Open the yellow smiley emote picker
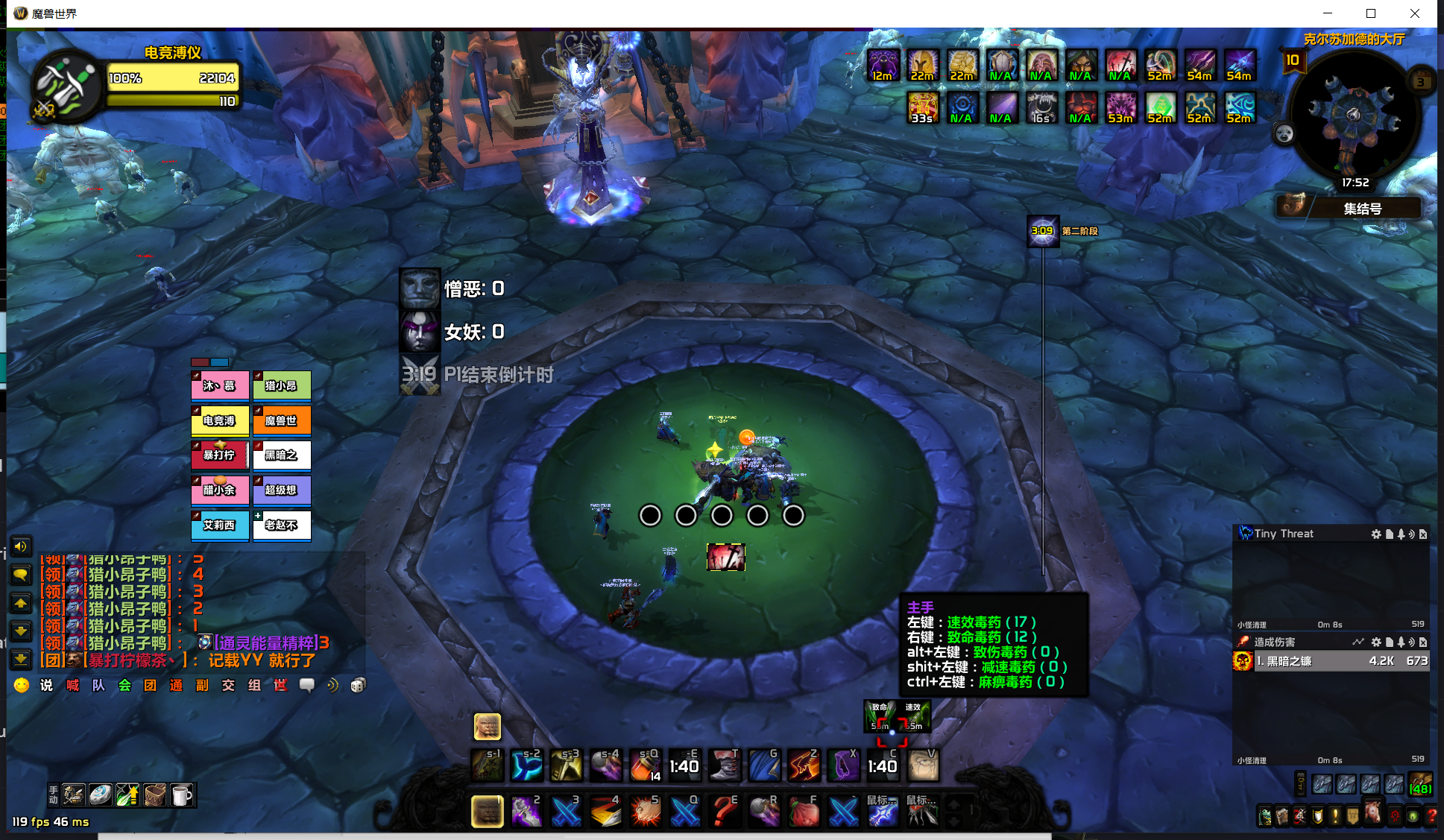The image size is (1444, 840). coord(21,685)
